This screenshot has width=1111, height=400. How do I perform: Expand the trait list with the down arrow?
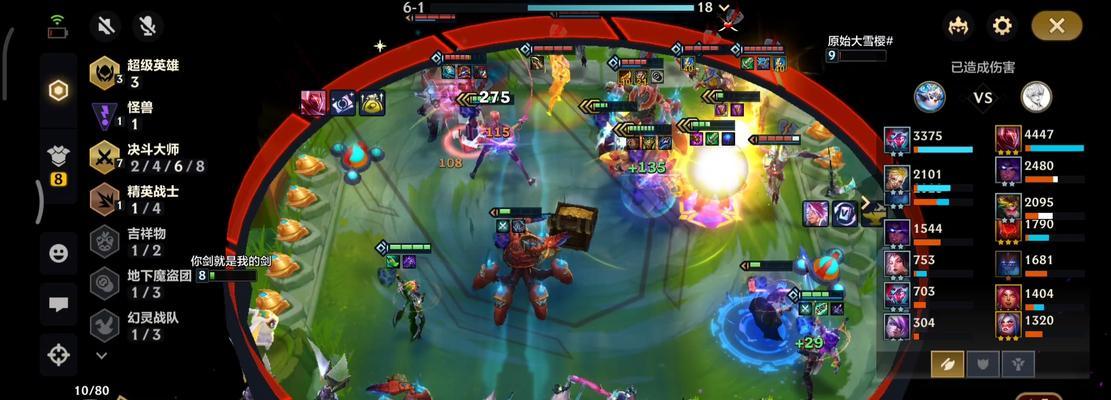coord(101,355)
